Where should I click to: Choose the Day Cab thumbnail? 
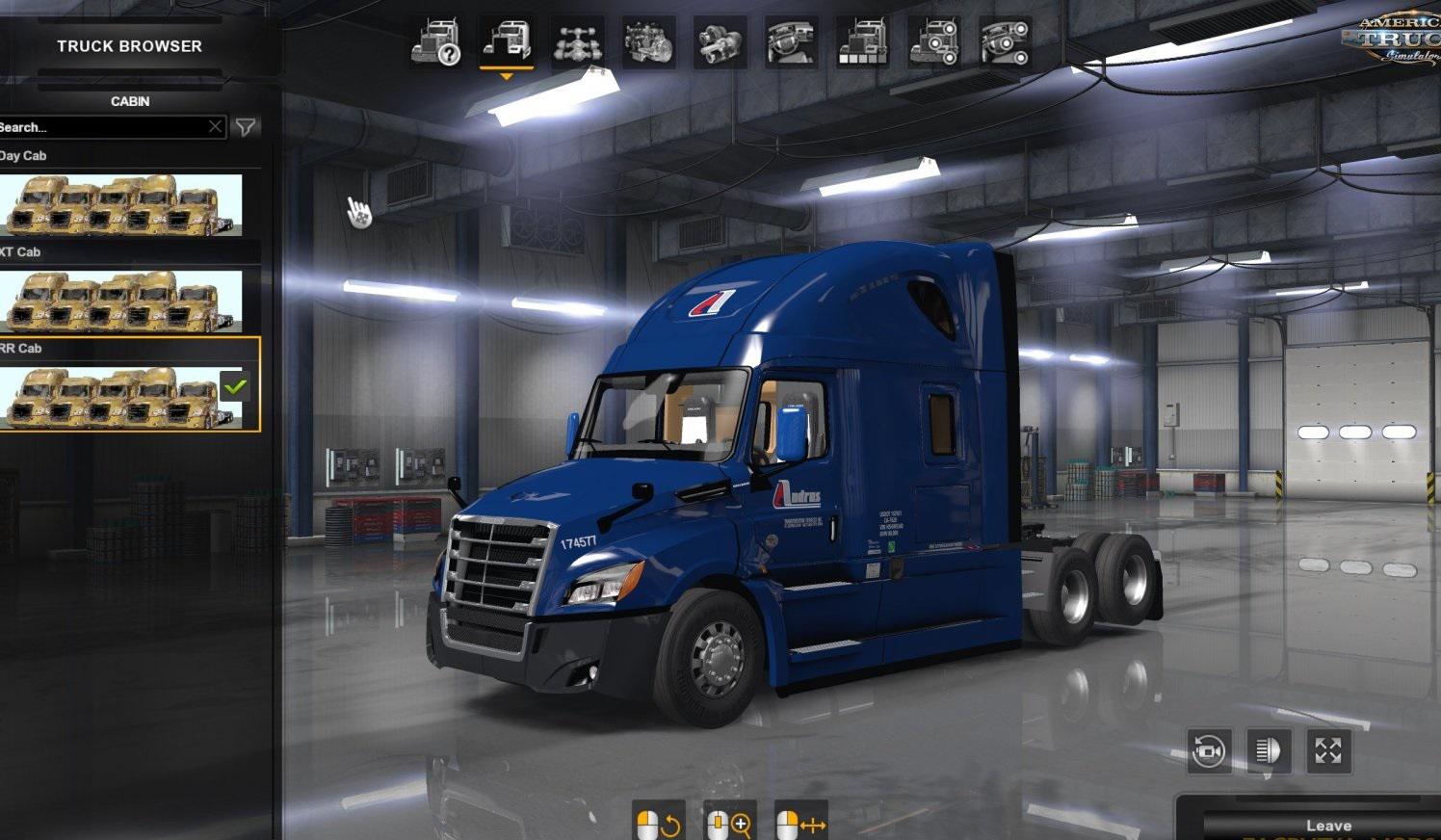pos(120,205)
